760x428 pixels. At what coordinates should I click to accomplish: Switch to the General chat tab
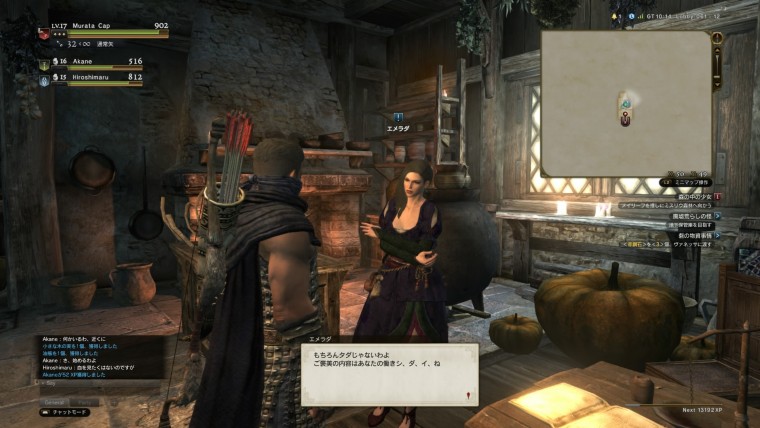click(x=53, y=401)
